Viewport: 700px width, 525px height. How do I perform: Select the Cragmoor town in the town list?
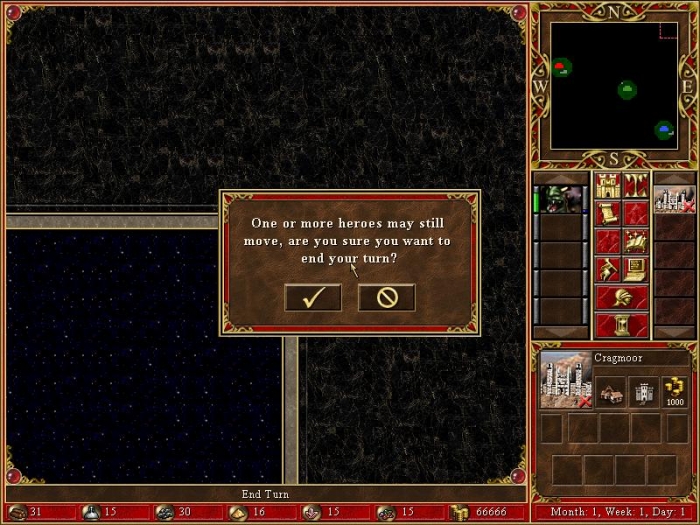point(674,199)
